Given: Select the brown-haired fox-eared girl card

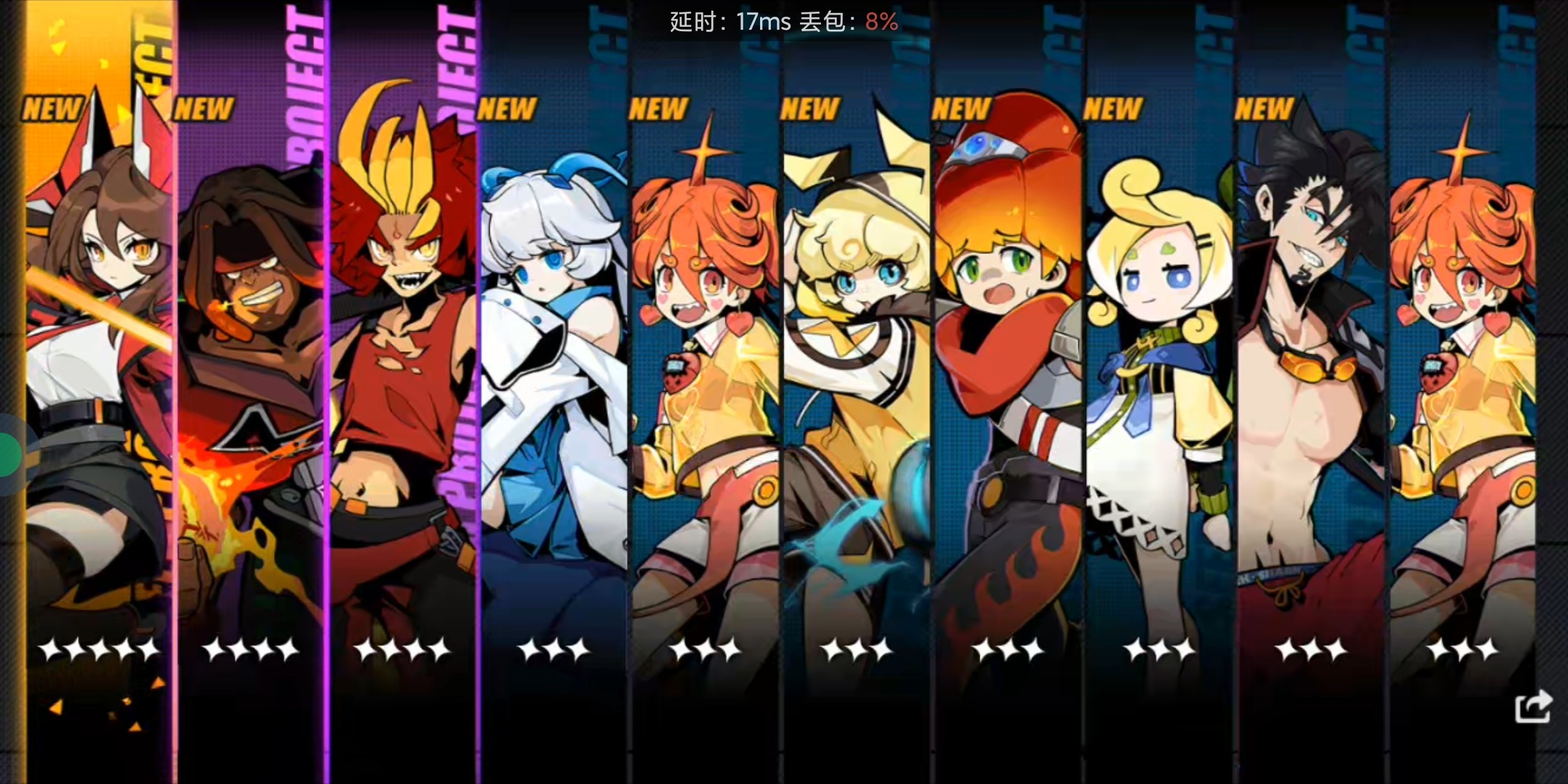Looking at the screenshot, I should tap(99, 363).
